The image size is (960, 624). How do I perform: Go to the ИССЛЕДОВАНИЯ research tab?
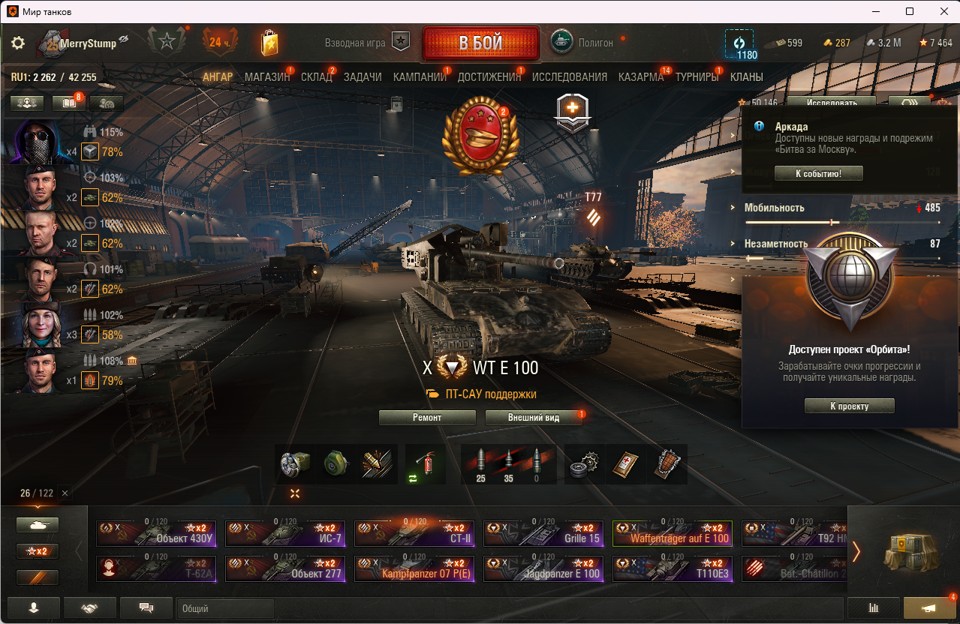pyautogui.click(x=569, y=77)
